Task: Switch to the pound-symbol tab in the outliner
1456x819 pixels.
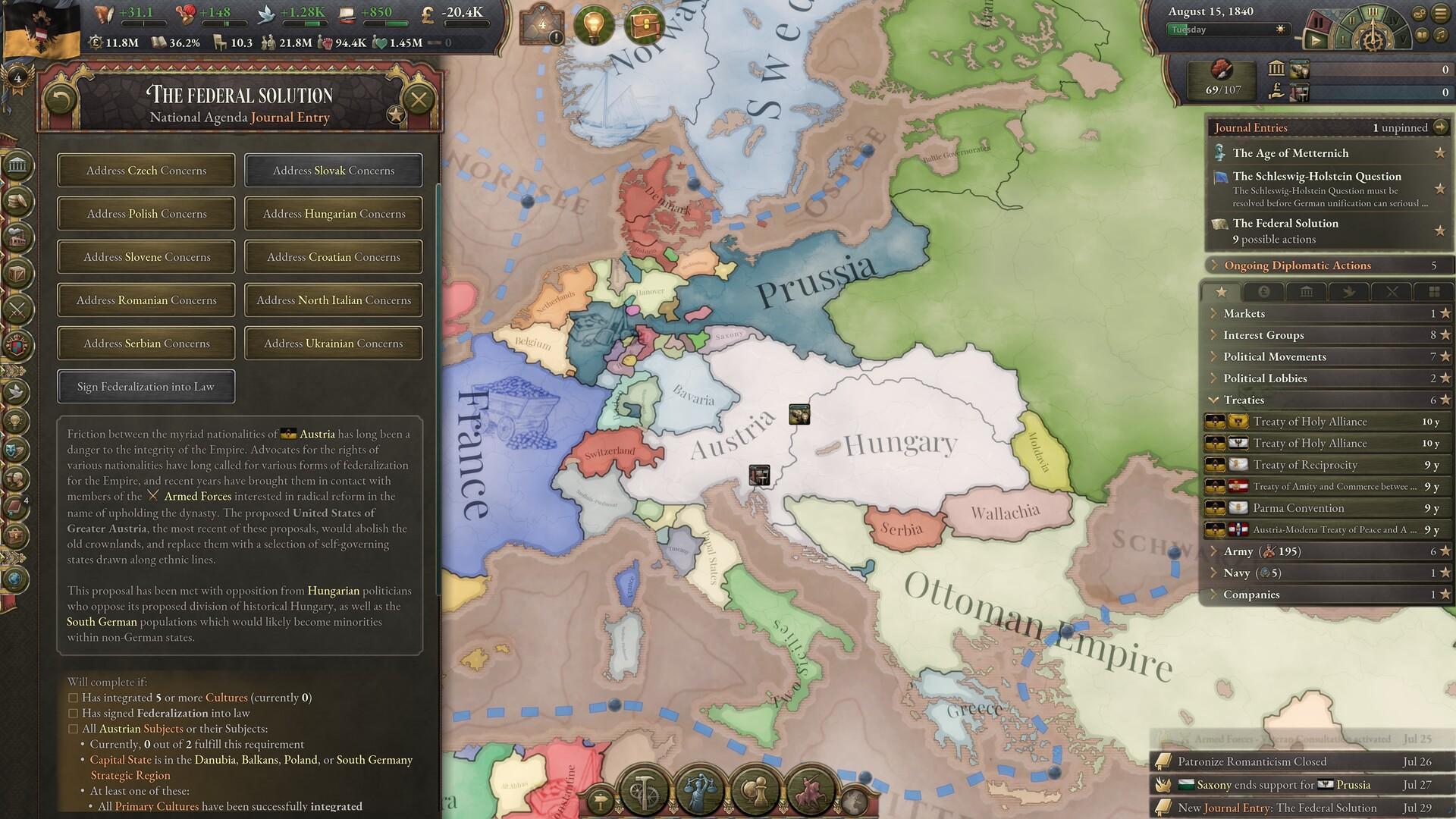Action: coord(1264,292)
